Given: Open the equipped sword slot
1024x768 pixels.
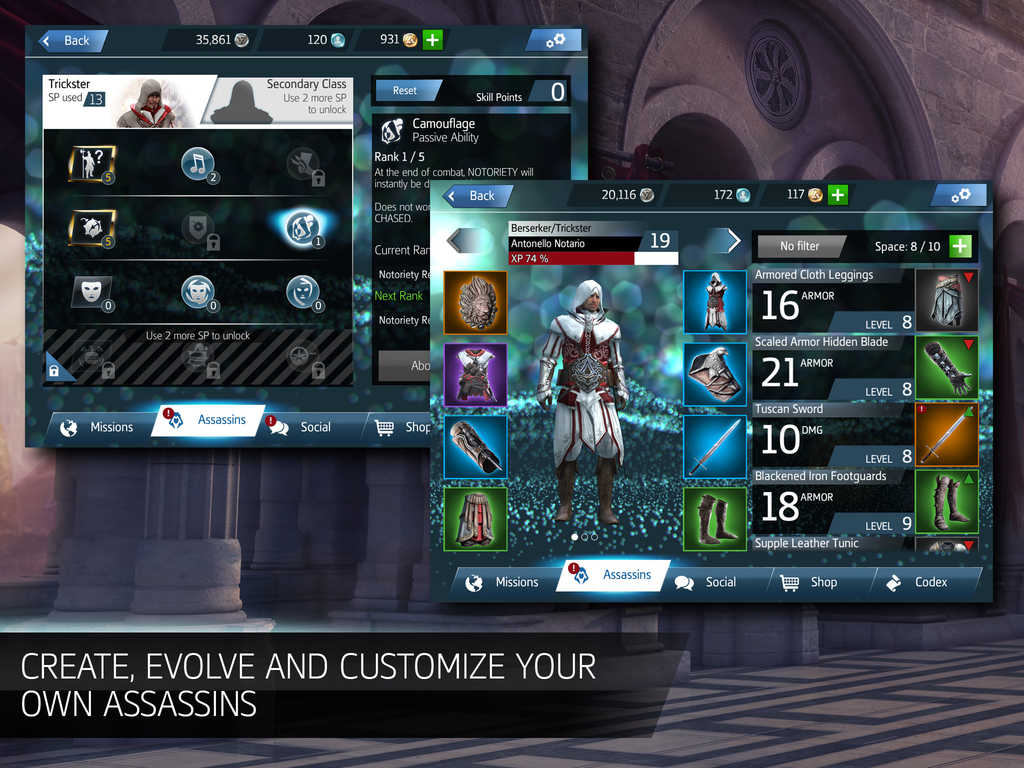Looking at the screenshot, I should pos(715,447).
